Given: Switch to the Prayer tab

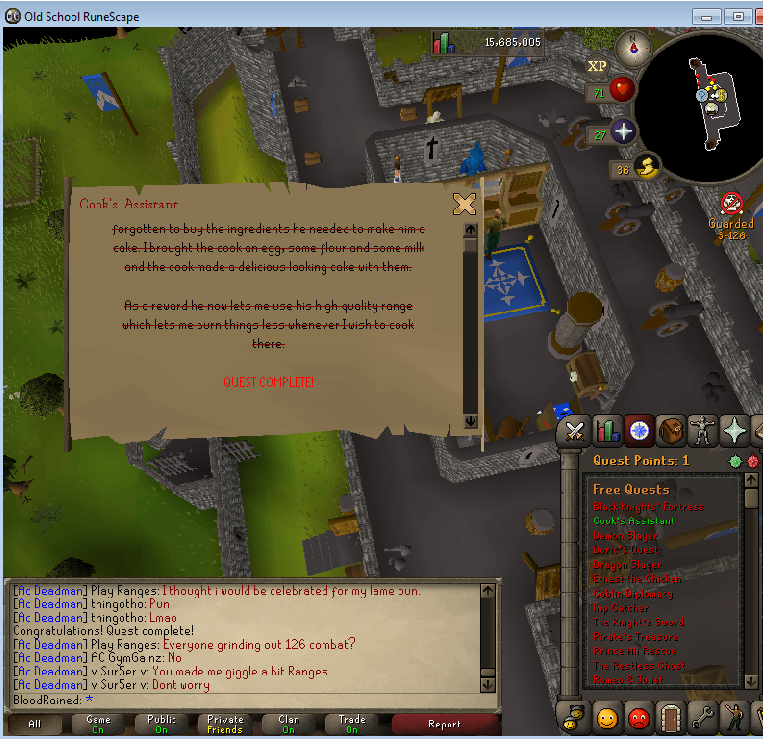Looking at the screenshot, I should pos(735,431).
